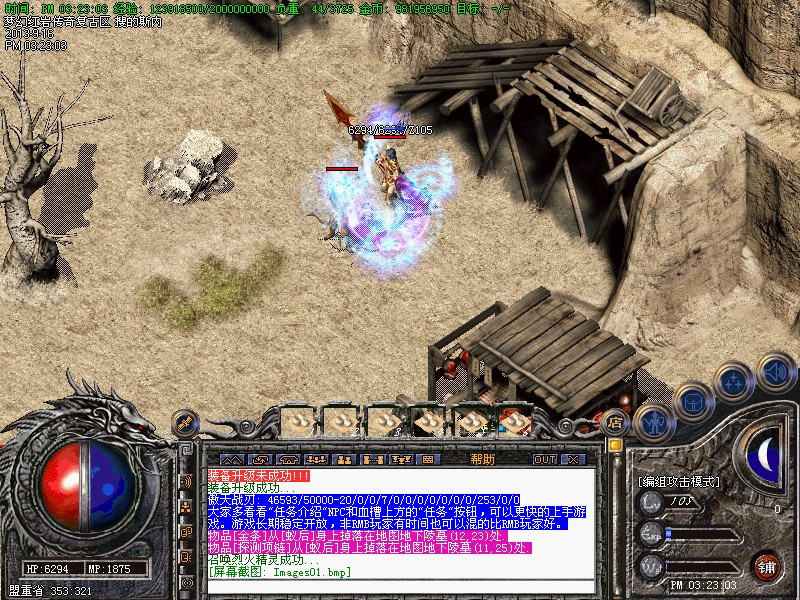Open the 帮助 help menu
Viewport: 800px width, 600px height.
(x=482, y=459)
